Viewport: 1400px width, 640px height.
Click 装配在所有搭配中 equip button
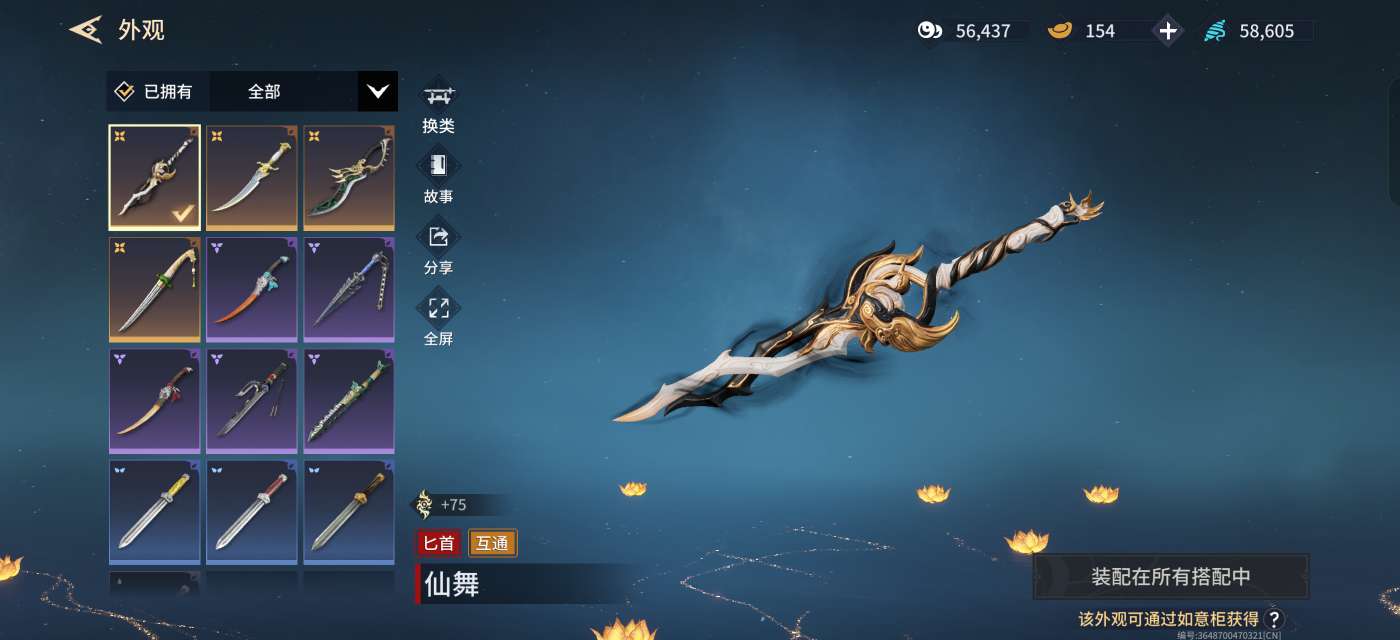[1170, 577]
